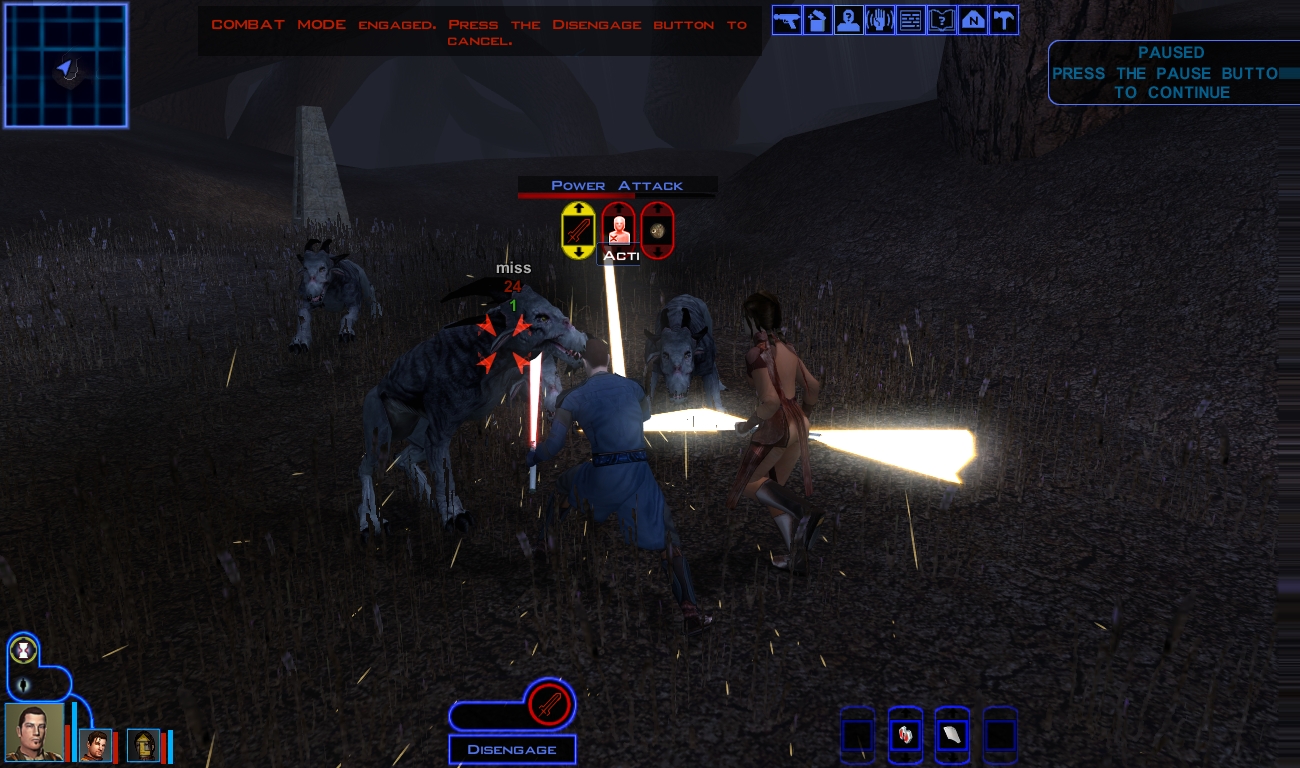Open the journal book icon
The width and height of the screenshot is (1300, 768).
(942, 20)
